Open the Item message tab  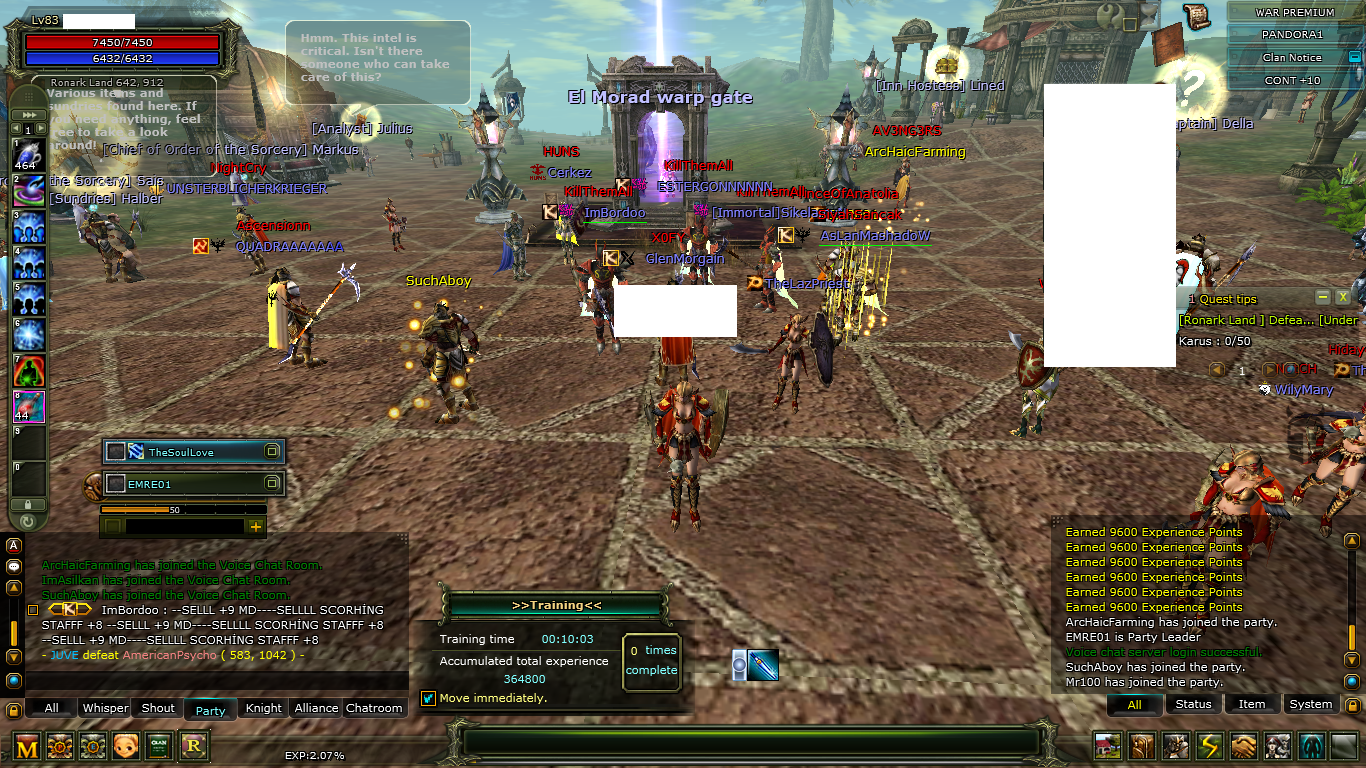(x=1252, y=704)
